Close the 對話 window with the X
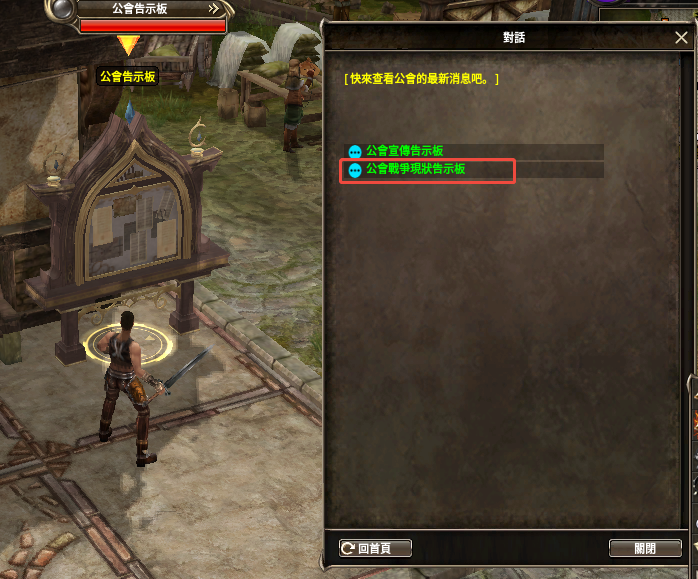 coord(681,37)
